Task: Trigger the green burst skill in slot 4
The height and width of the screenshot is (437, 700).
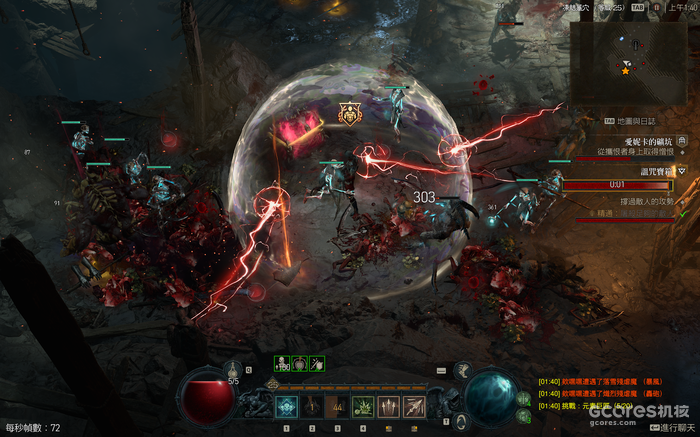Action: tap(362, 406)
